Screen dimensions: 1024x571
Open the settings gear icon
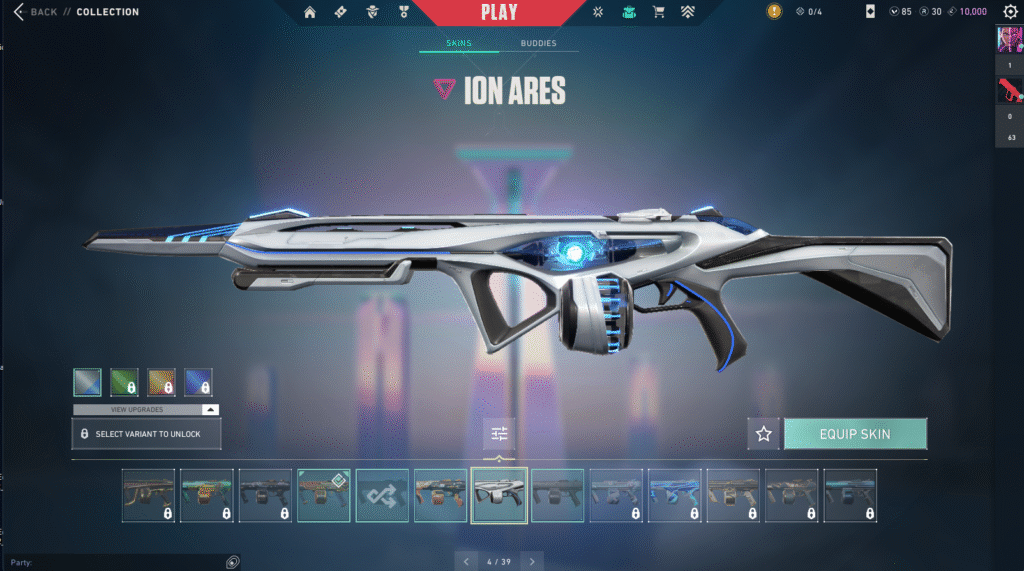click(1010, 12)
